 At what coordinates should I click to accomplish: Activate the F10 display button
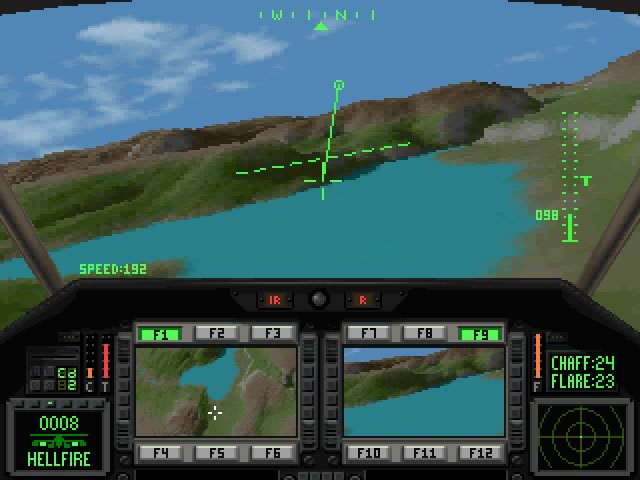coord(369,453)
